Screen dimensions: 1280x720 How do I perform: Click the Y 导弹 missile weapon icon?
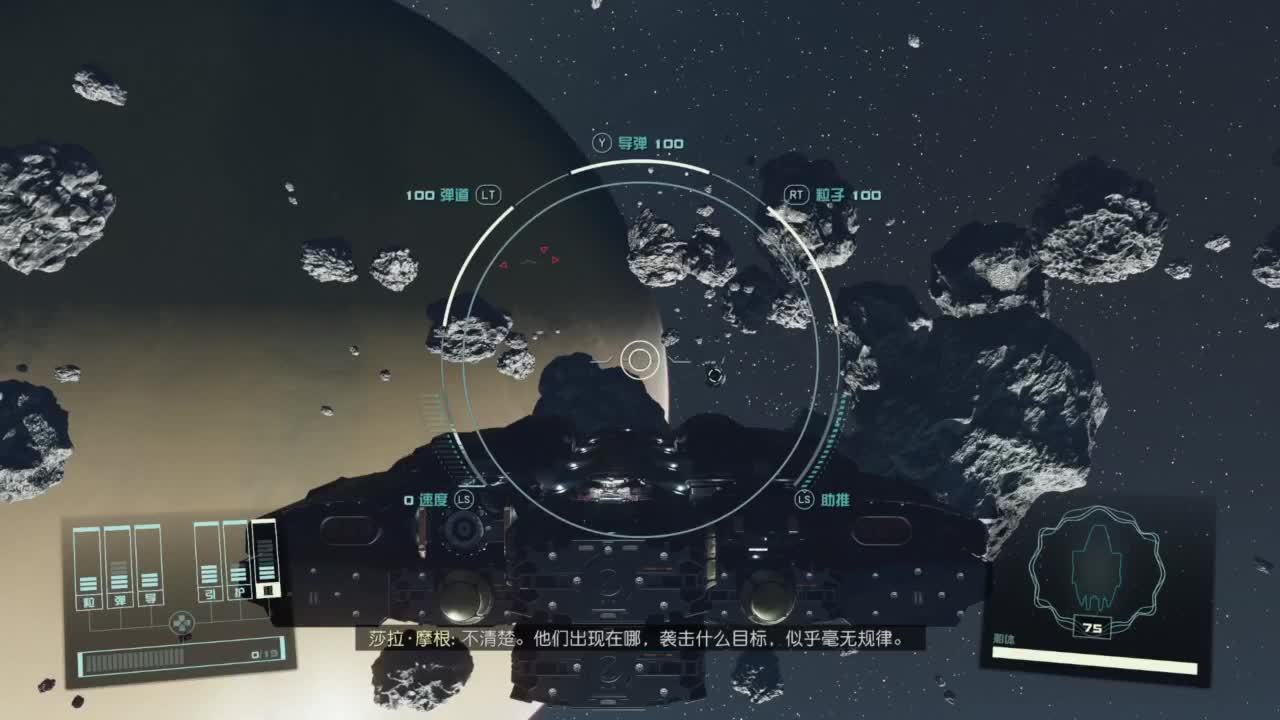pos(640,143)
